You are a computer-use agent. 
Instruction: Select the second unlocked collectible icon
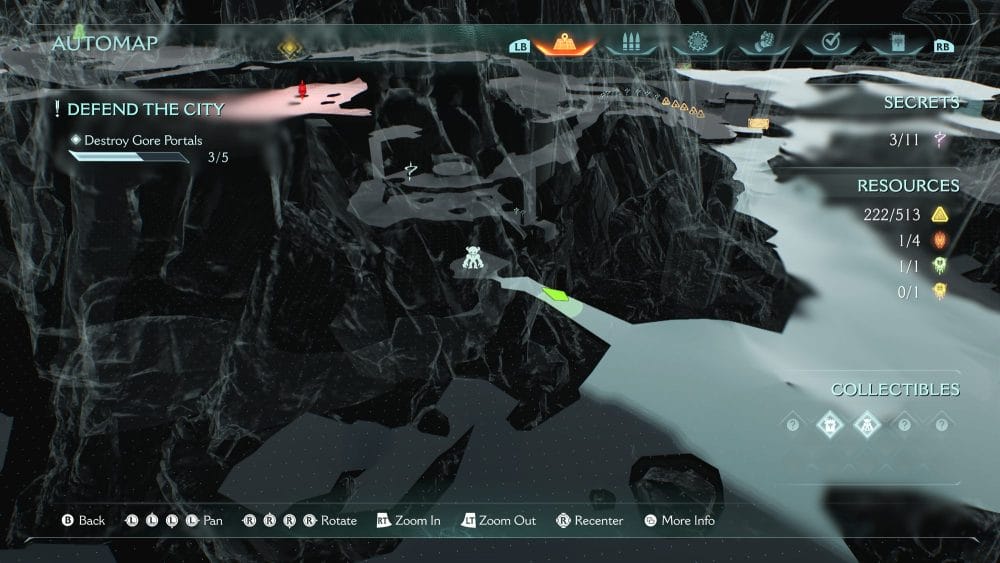click(x=867, y=424)
